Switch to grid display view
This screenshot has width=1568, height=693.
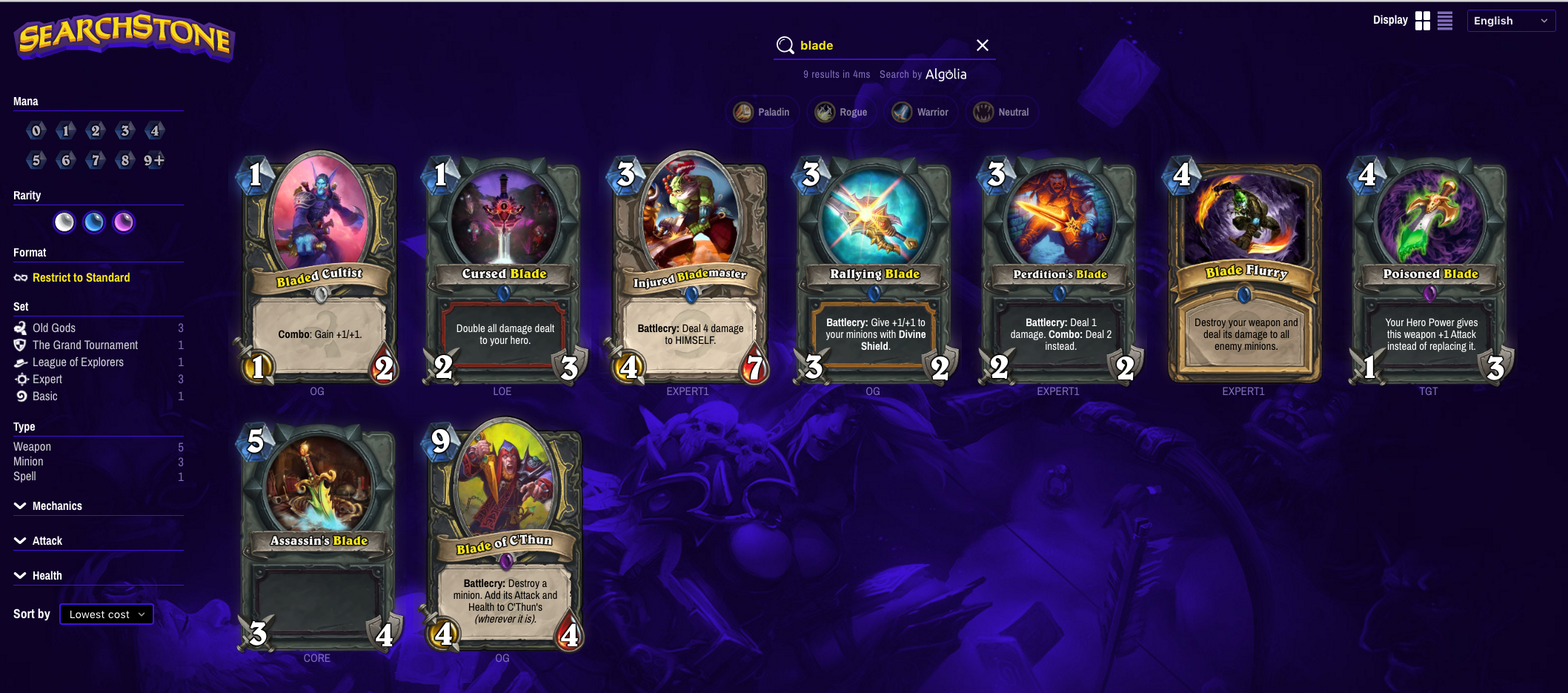[x=1423, y=21]
